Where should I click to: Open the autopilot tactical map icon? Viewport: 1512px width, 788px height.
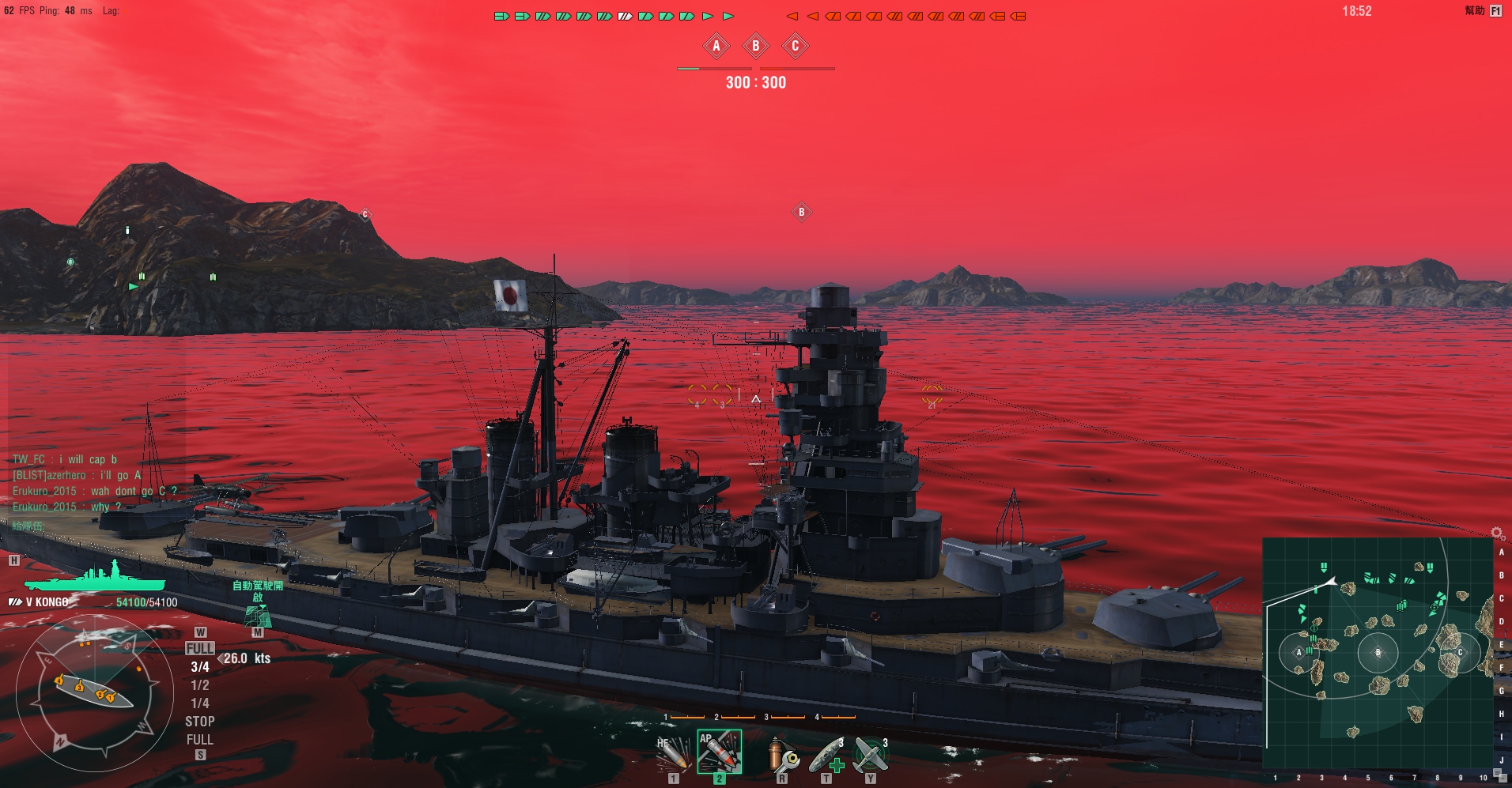click(257, 616)
